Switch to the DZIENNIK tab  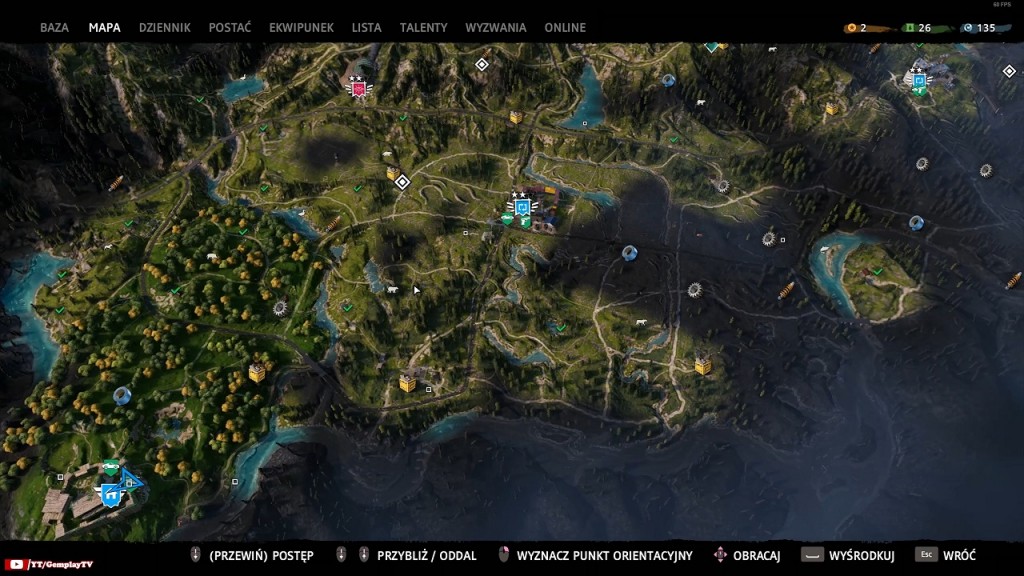coord(164,28)
